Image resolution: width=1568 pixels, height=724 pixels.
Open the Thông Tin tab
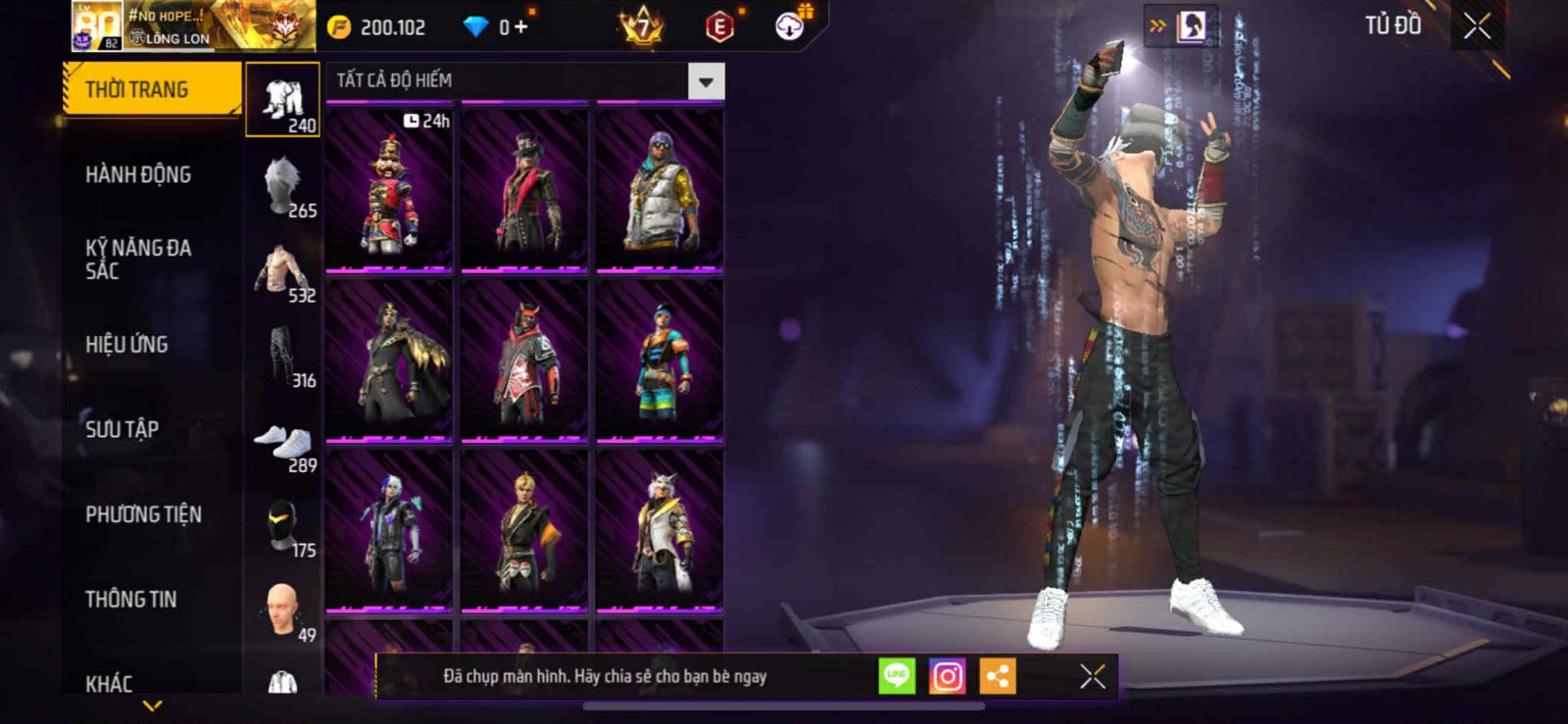130,600
